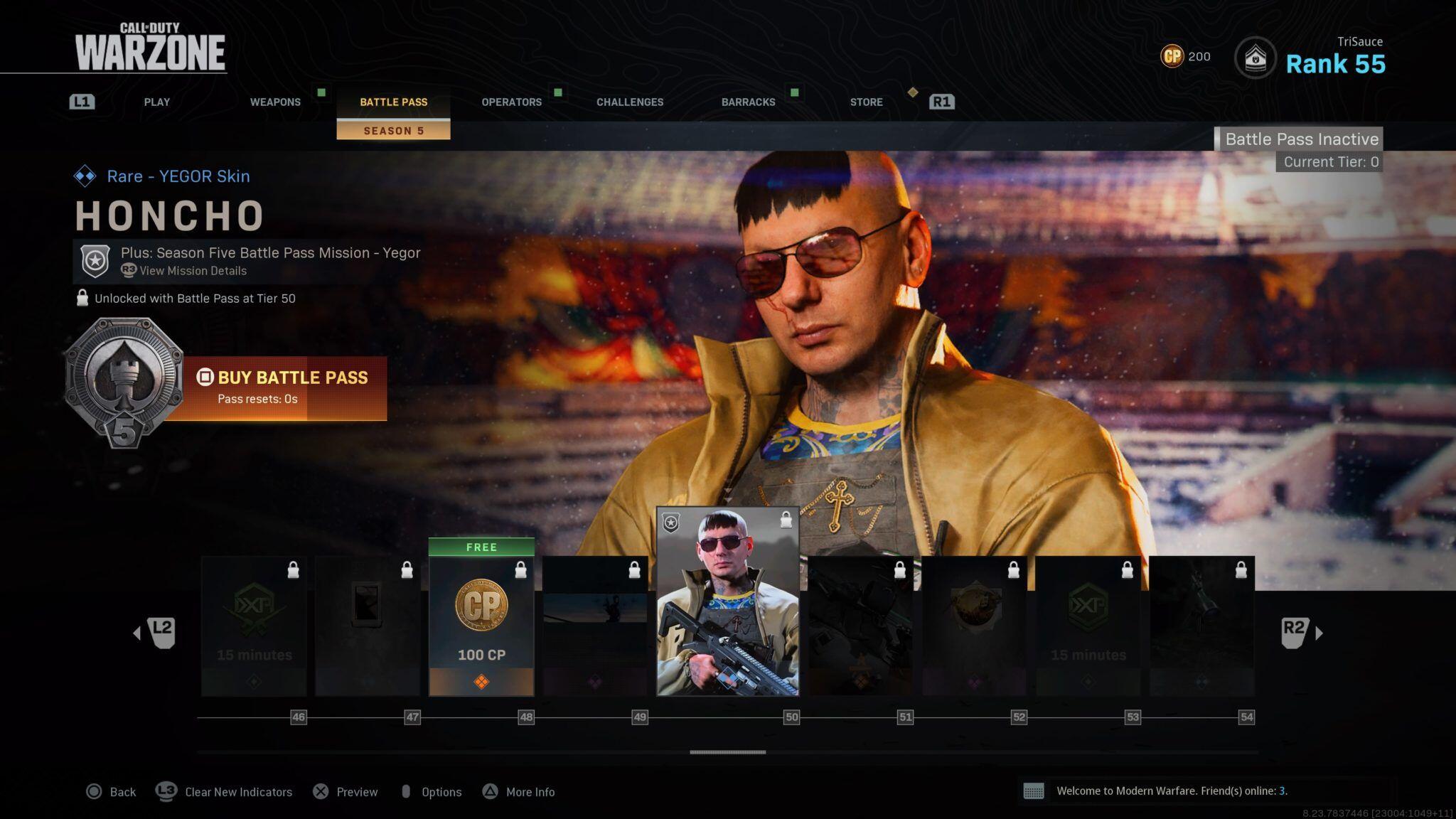Switch to the Barracks tab
This screenshot has height=819, width=1456.
click(748, 102)
